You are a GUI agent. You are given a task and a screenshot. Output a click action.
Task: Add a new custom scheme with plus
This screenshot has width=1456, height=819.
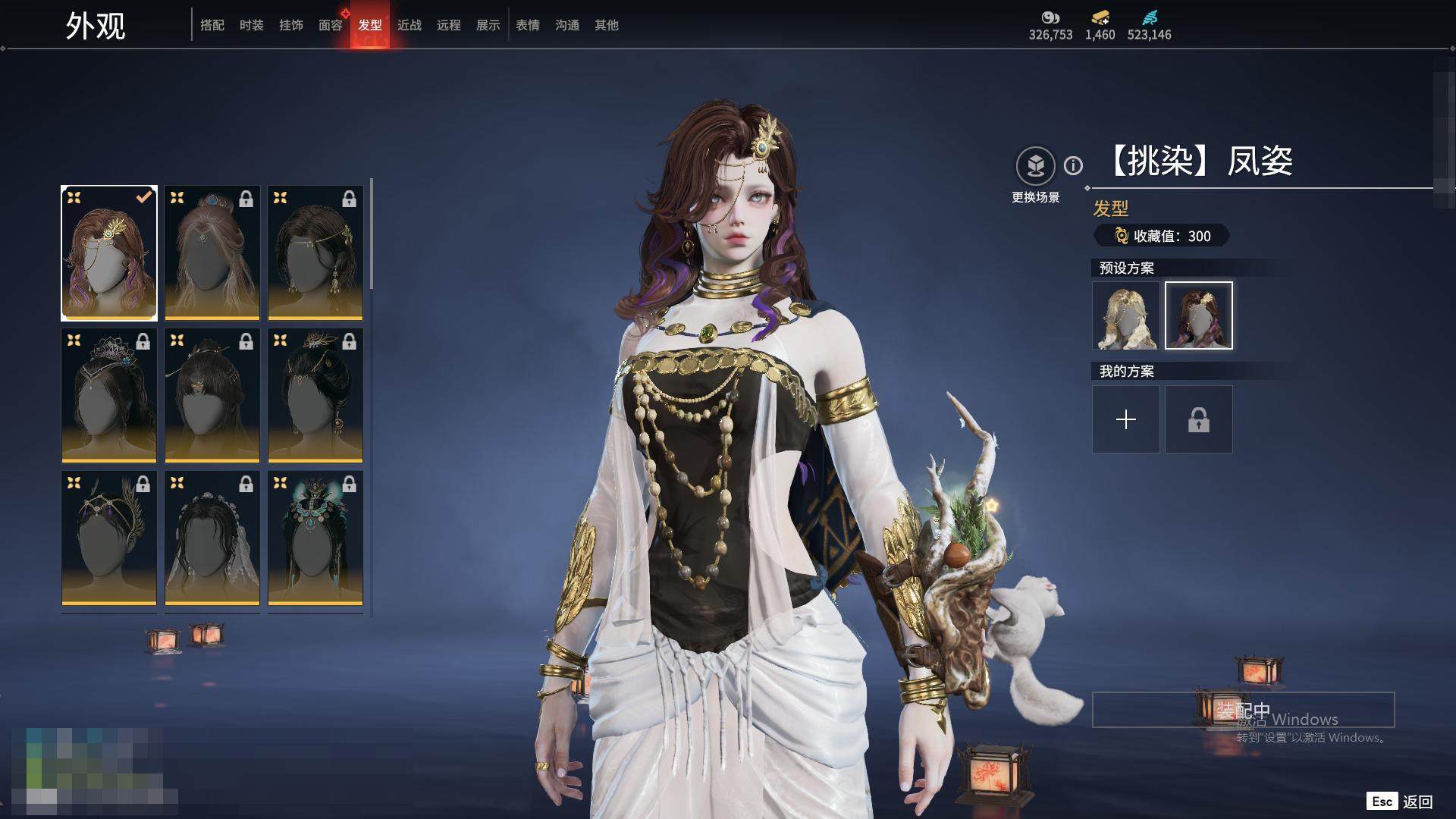(1125, 419)
